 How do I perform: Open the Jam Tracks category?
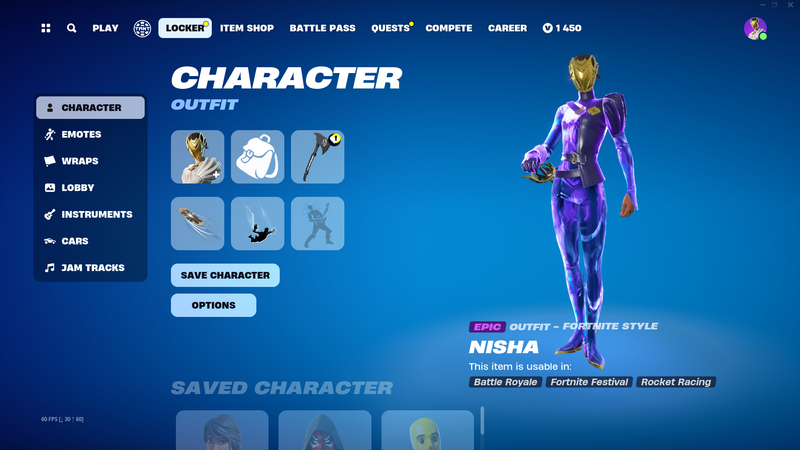coord(92,268)
